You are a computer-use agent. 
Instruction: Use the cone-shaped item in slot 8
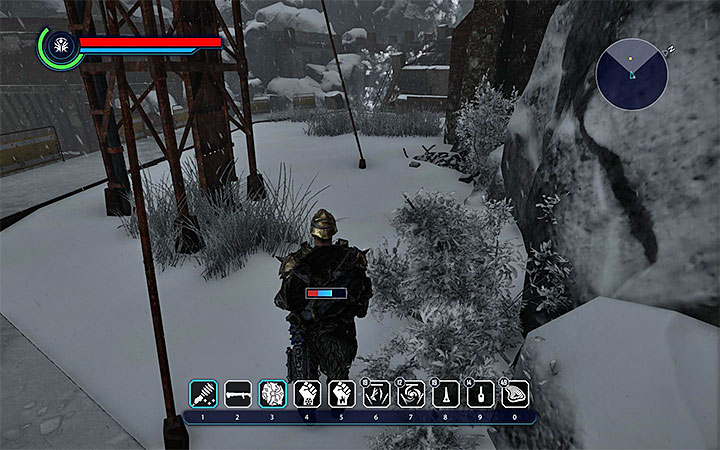click(445, 393)
